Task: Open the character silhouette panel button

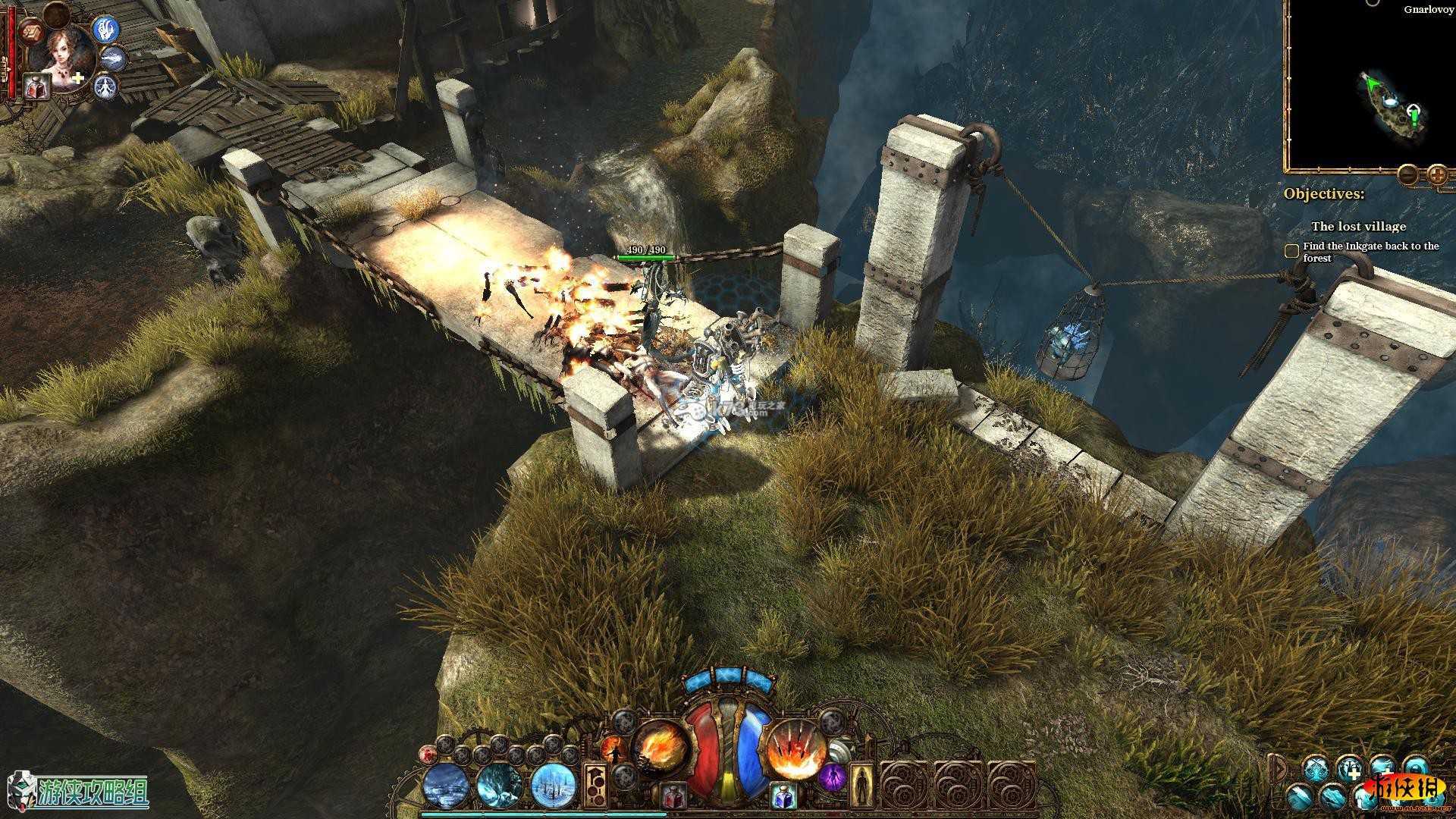Action: coord(861,786)
